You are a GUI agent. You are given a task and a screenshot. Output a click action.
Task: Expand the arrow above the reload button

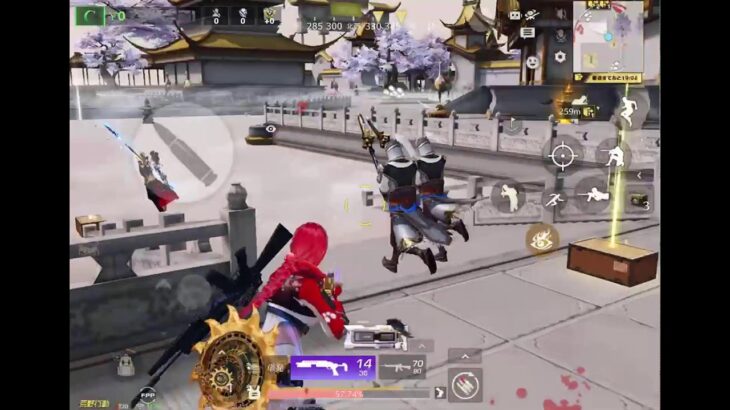click(465, 355)
